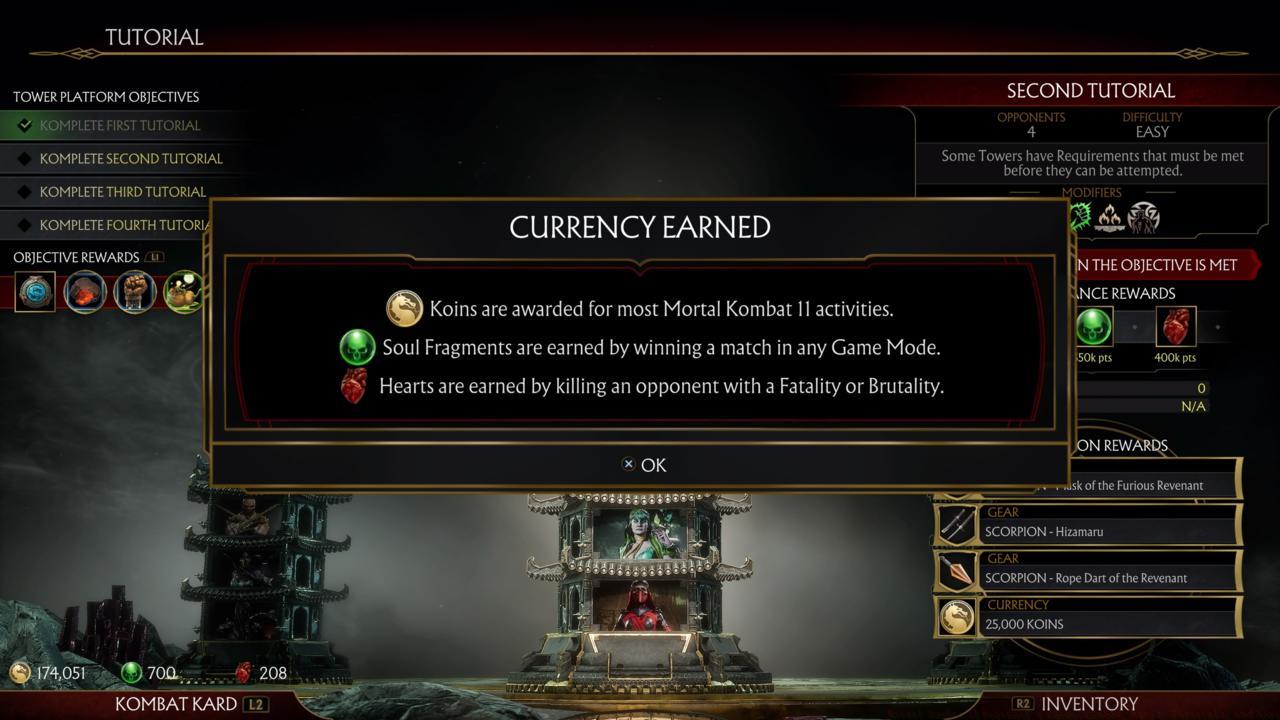Click the Heart icon beside Fatality text
This screenshot has width=1280, height=720.
pos(353,385)
